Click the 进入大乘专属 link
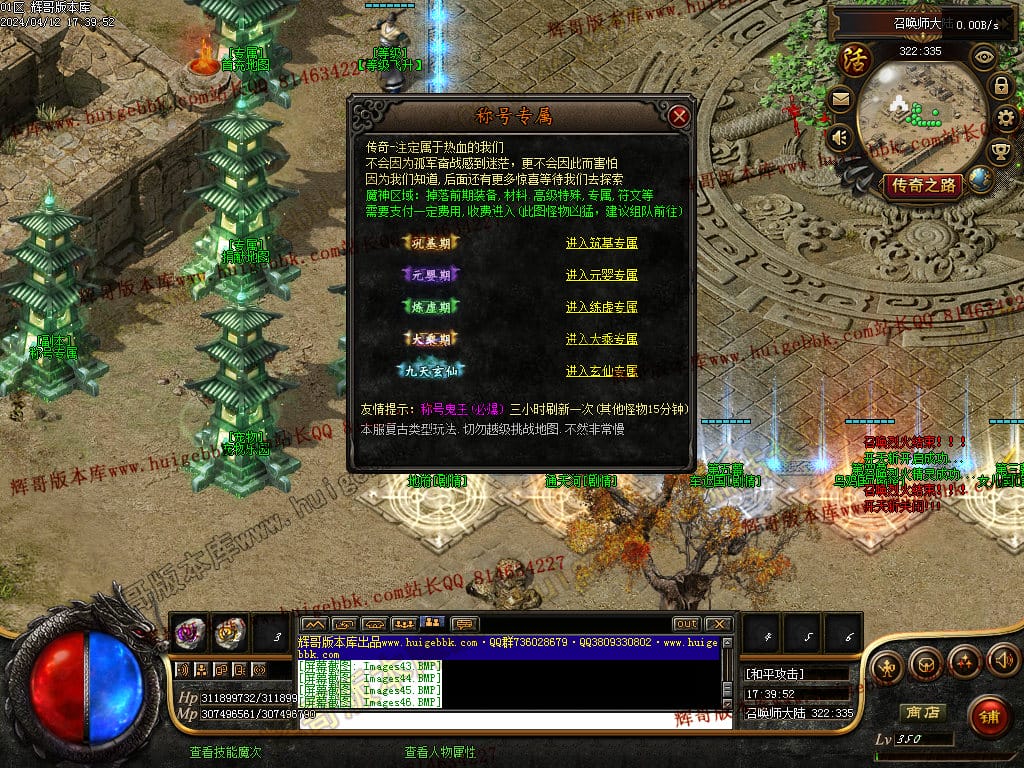 pos(601,339)
